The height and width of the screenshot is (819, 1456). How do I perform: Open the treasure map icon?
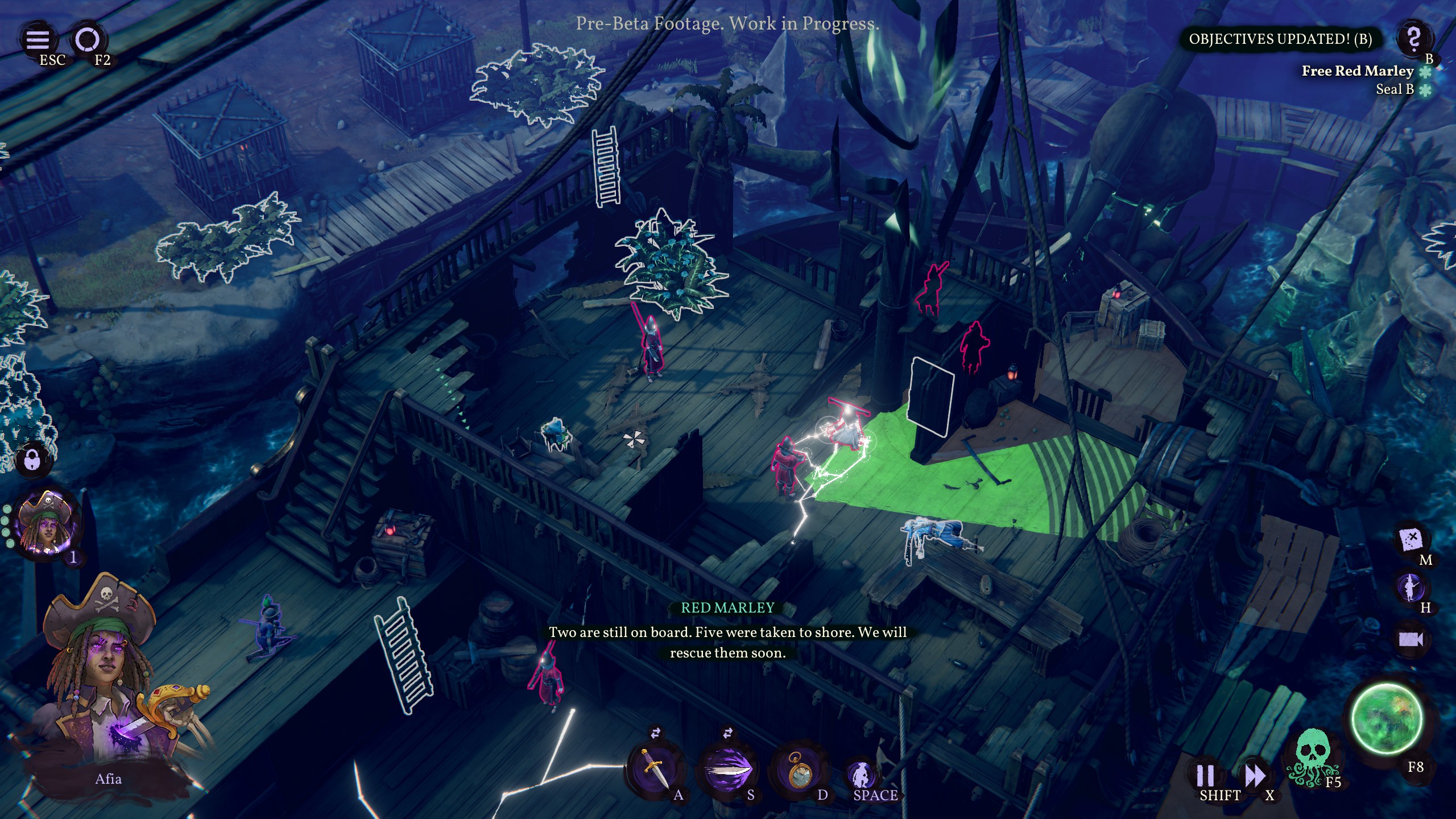click(x=1411, y=539)
